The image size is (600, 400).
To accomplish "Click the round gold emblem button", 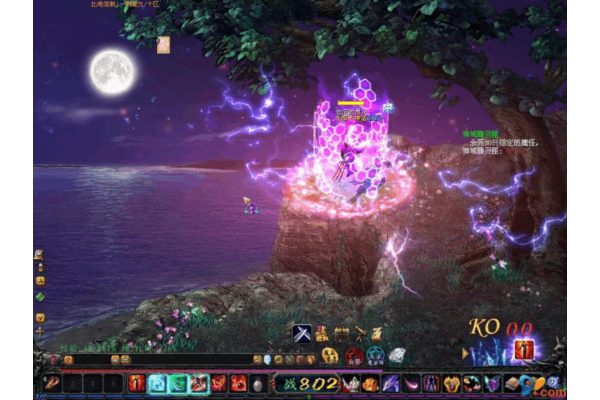I will [x=331, y=355].
